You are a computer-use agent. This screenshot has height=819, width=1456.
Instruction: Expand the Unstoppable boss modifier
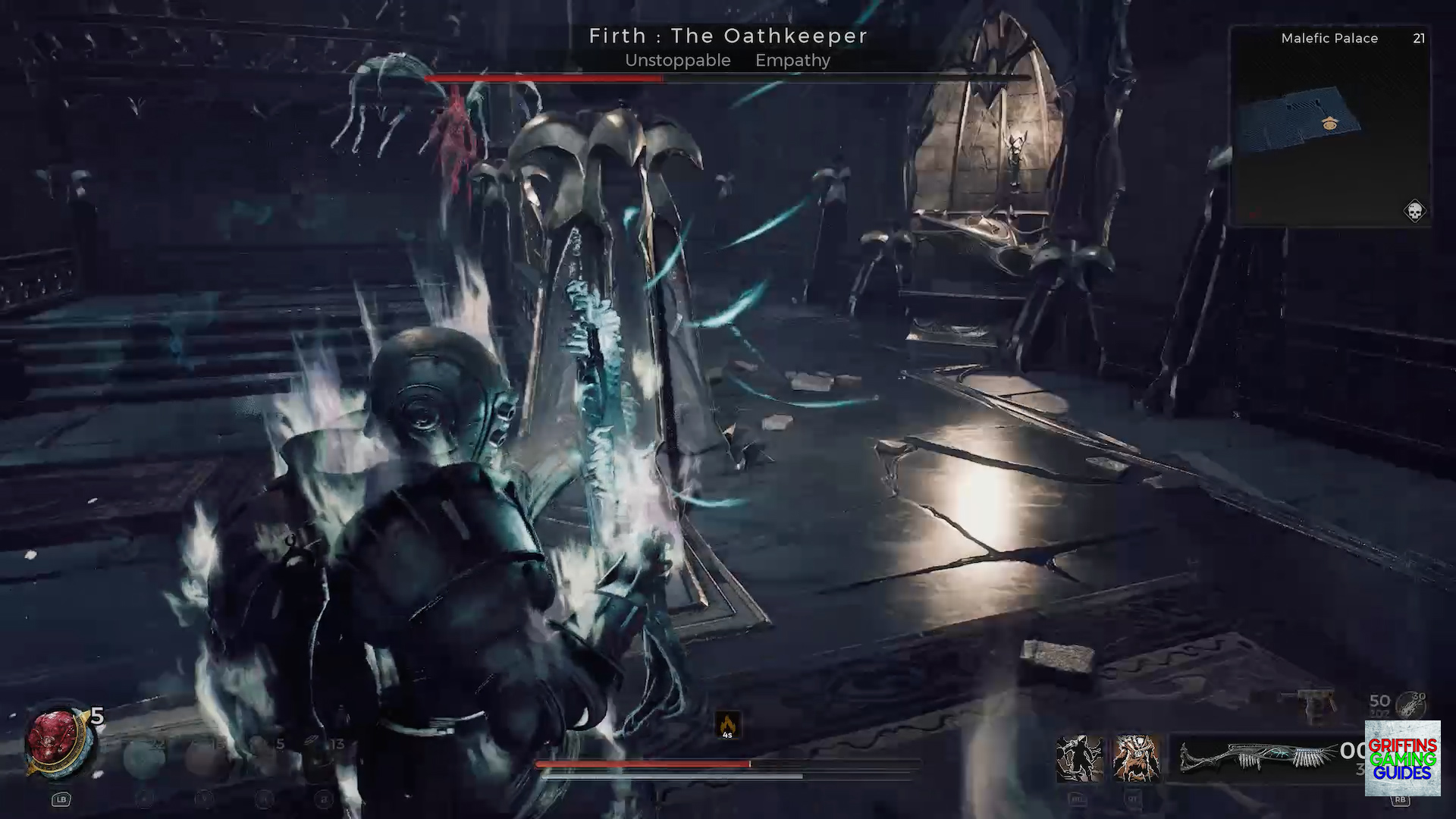coord(677,61)
